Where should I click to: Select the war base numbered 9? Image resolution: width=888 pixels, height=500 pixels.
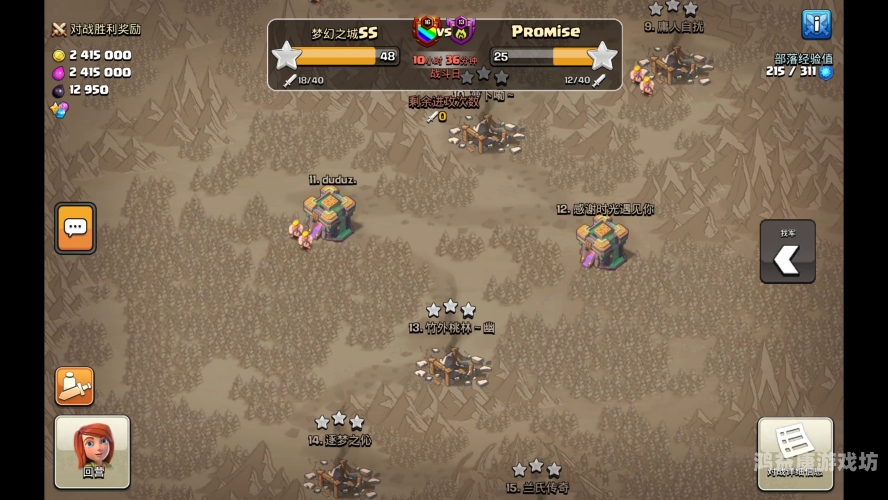(x=677, y=64)
